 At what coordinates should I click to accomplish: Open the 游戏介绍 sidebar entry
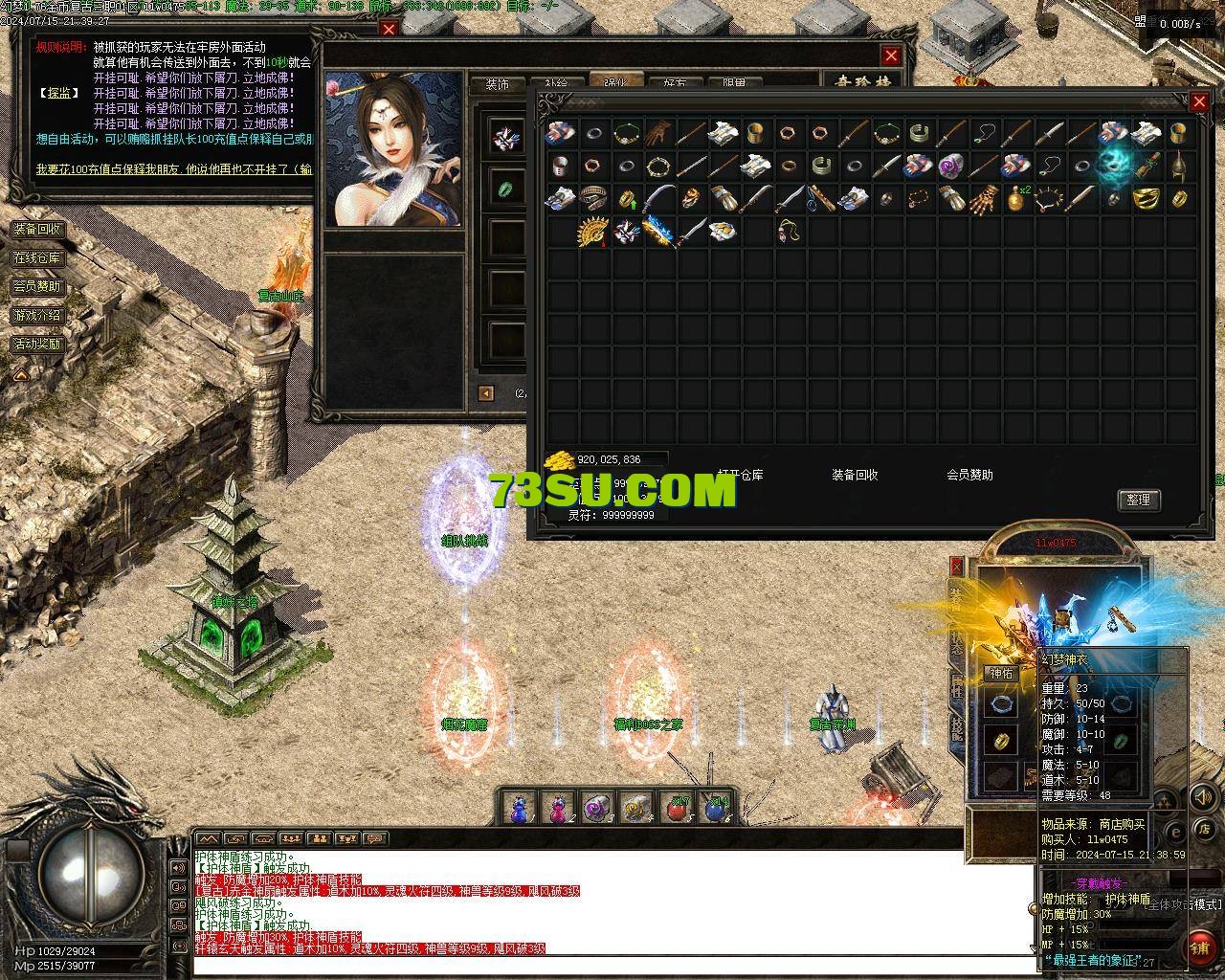click(x=37, y=315)
